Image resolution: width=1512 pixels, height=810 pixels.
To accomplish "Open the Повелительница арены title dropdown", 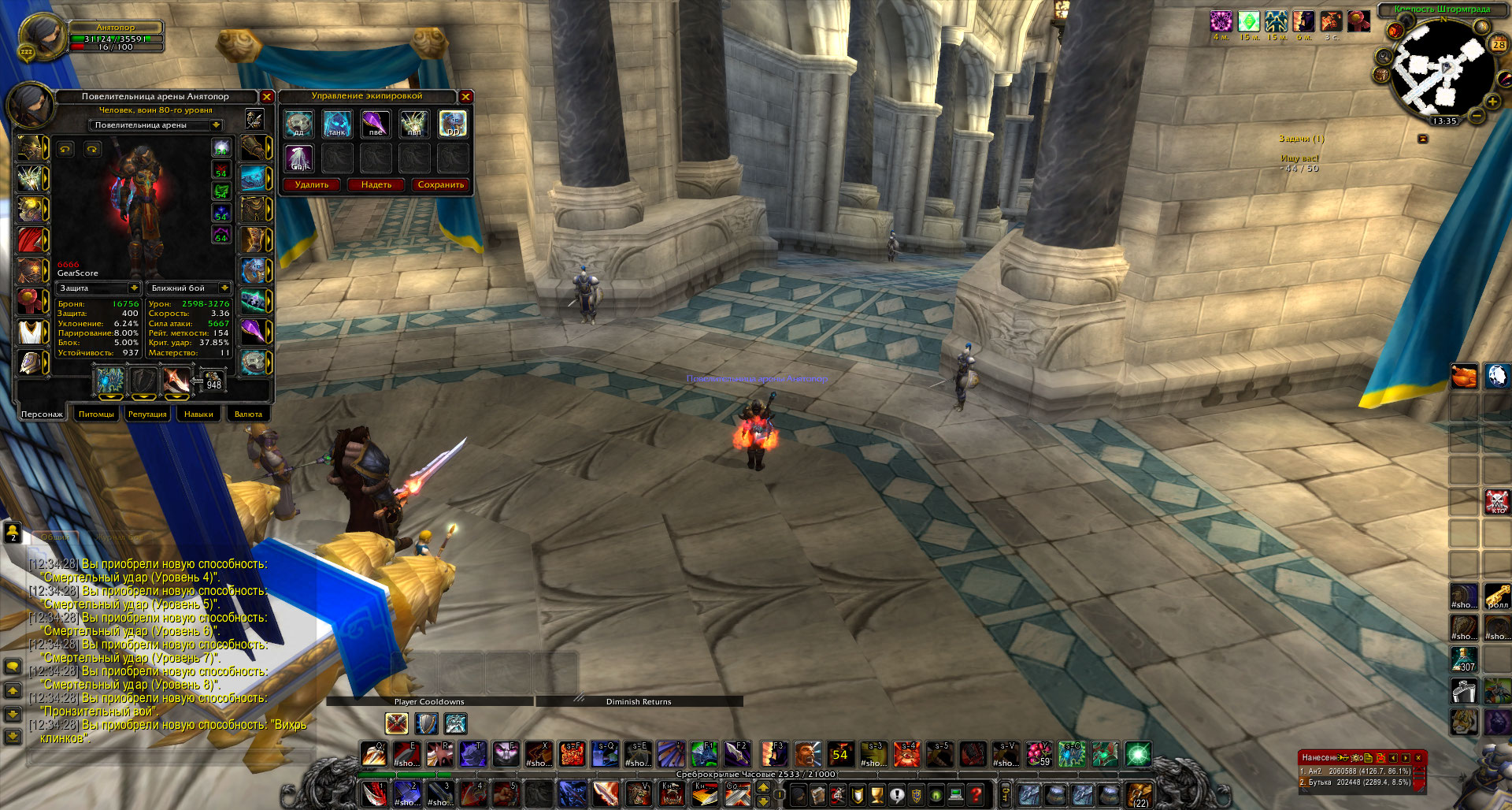I will (x=216, y=125).
